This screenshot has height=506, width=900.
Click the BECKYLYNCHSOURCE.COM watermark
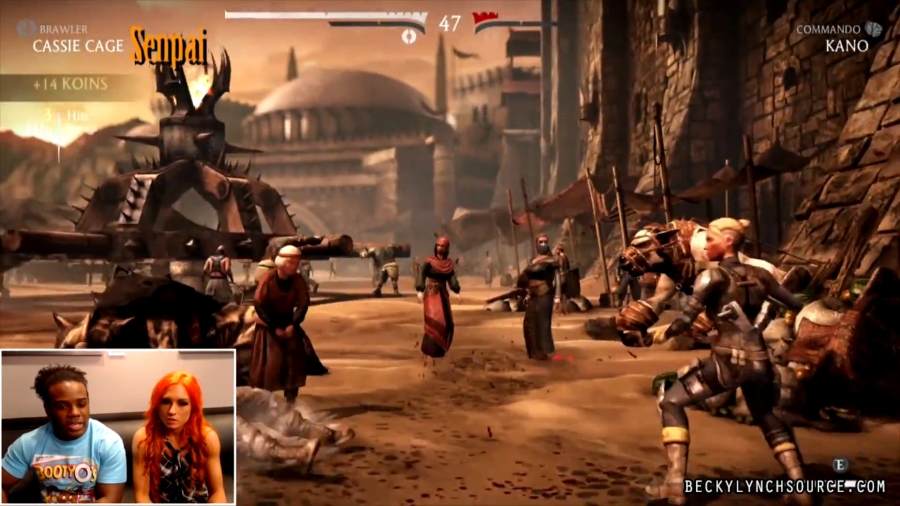point(784,487)
